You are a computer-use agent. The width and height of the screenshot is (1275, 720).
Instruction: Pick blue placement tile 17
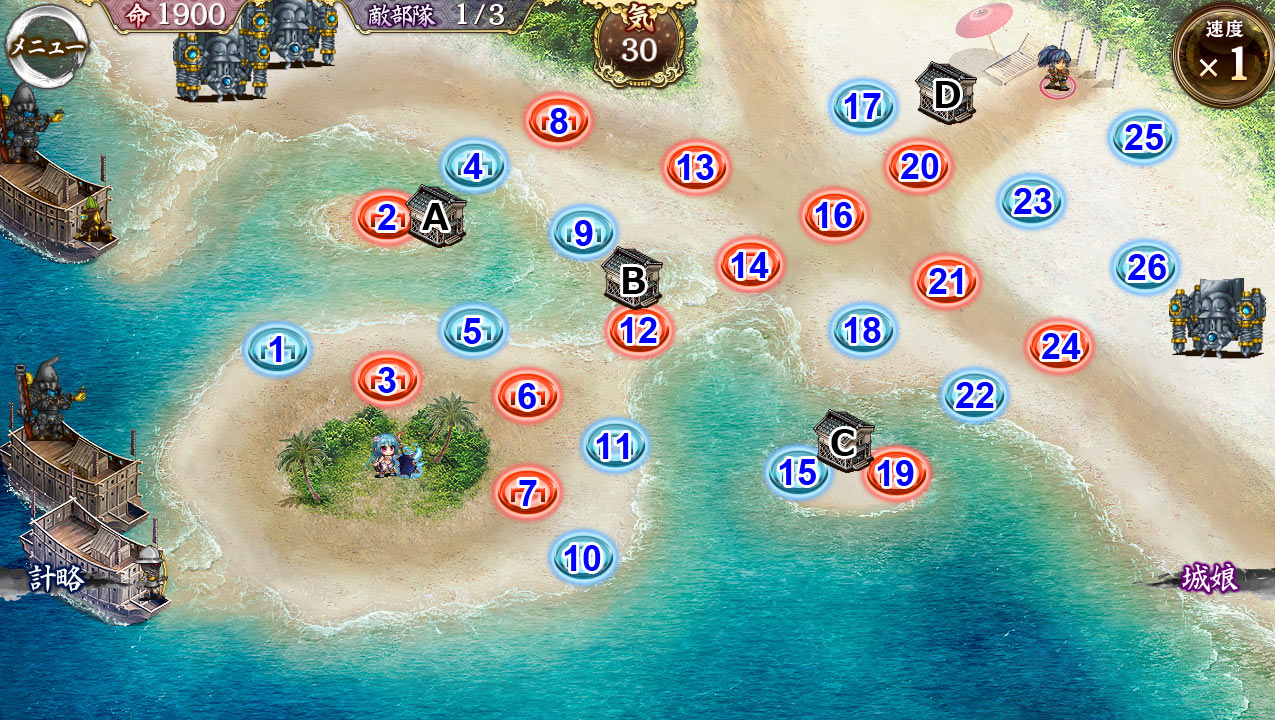(862, 106)
